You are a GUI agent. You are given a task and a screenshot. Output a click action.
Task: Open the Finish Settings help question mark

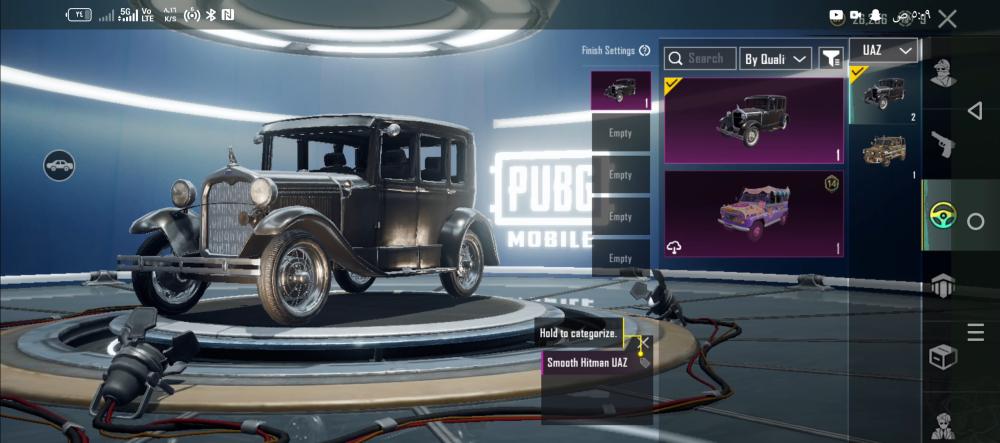tap(644, 50)
